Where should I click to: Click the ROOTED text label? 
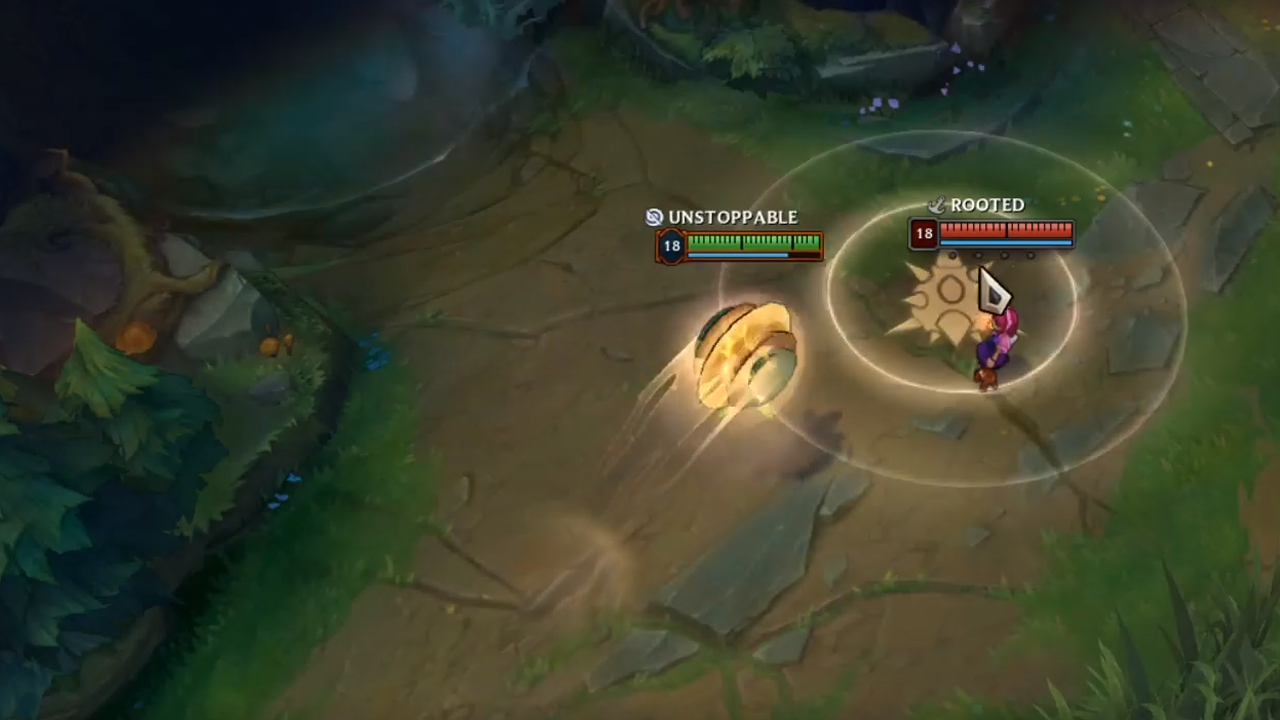990,204
